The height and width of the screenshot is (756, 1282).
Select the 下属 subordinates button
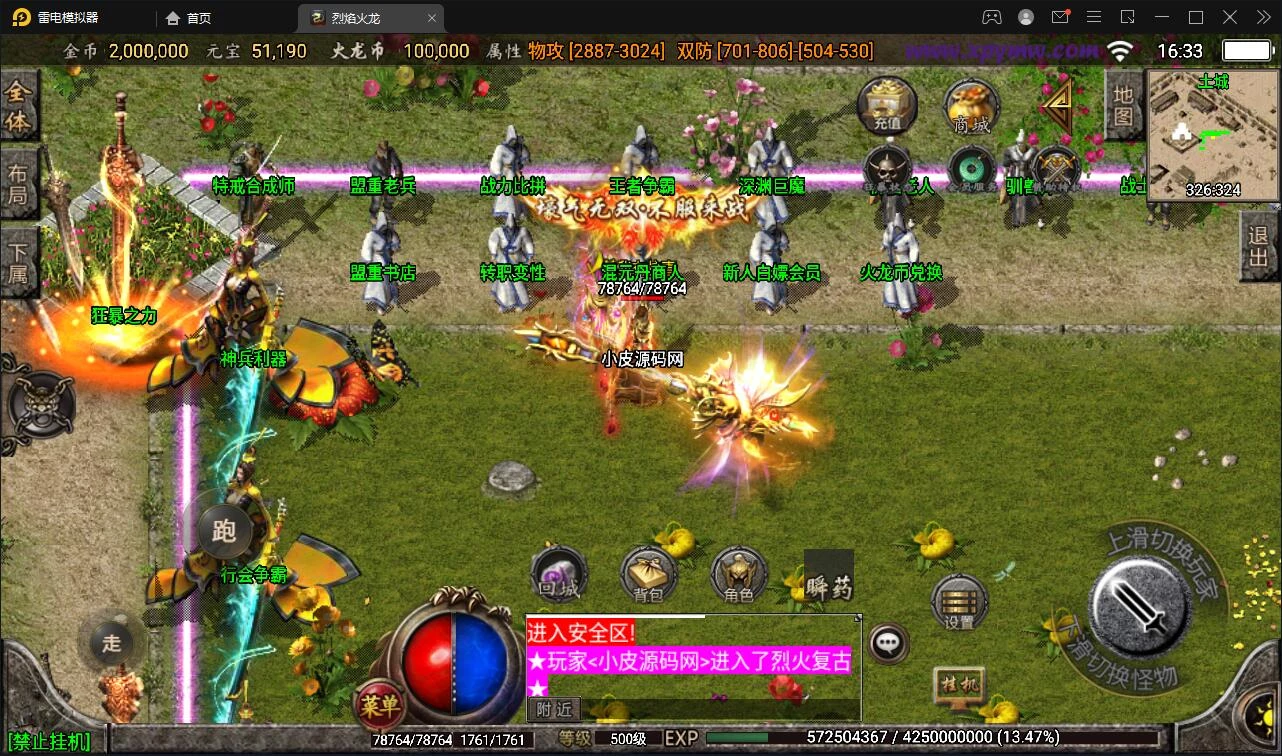pos(18,262)
